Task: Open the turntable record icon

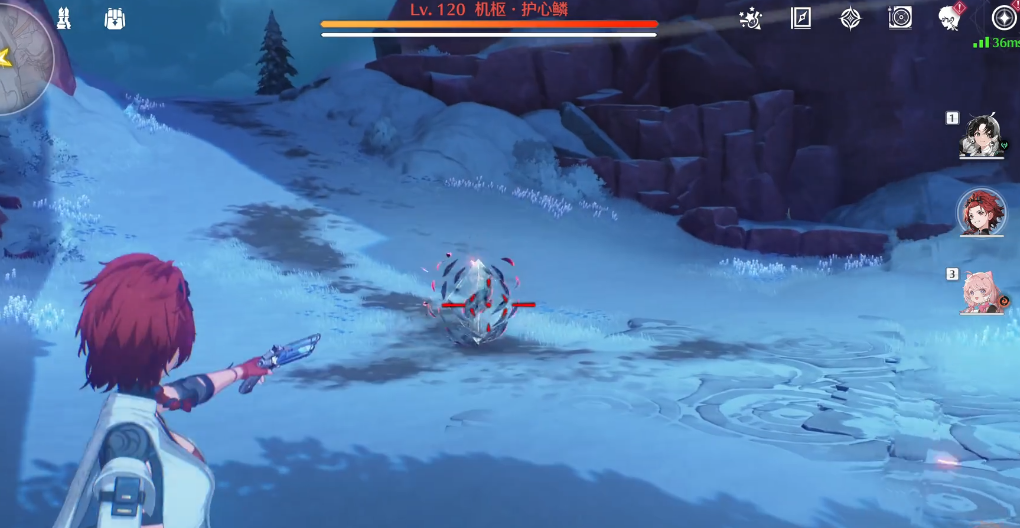Action: pos(900,18)
